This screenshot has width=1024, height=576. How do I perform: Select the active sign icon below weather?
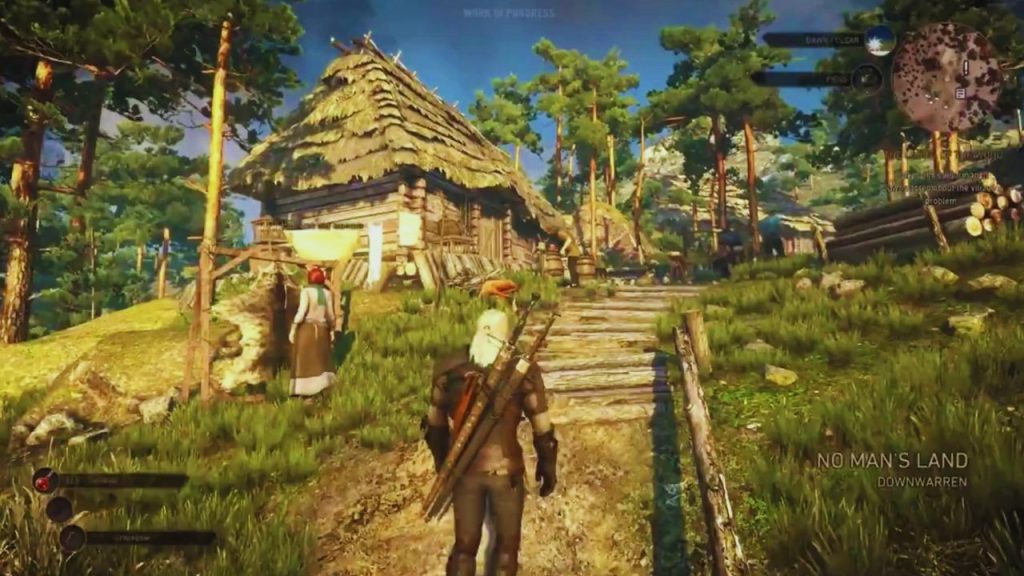point(868,78)
